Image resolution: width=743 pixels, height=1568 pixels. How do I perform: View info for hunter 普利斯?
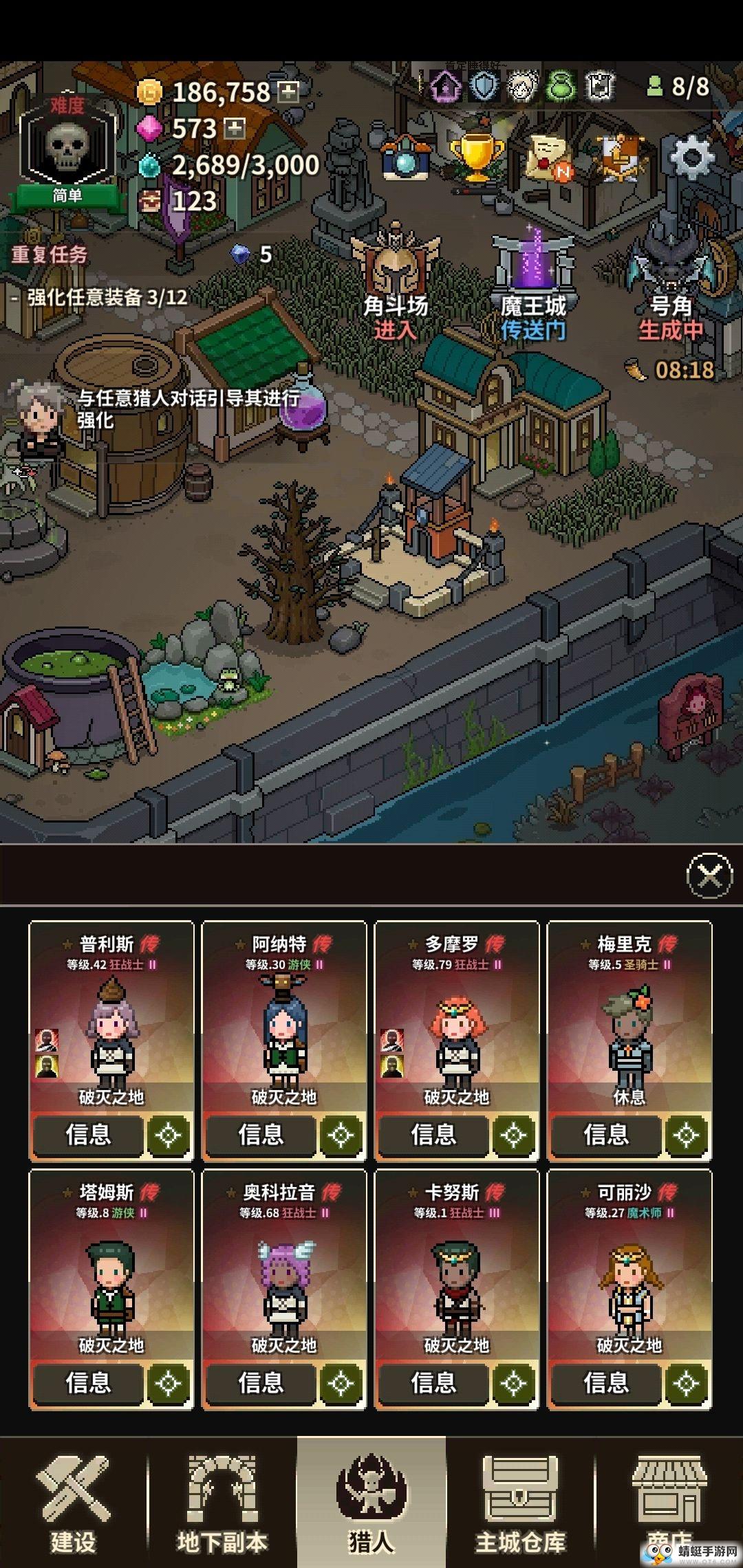click(88, 1135)
